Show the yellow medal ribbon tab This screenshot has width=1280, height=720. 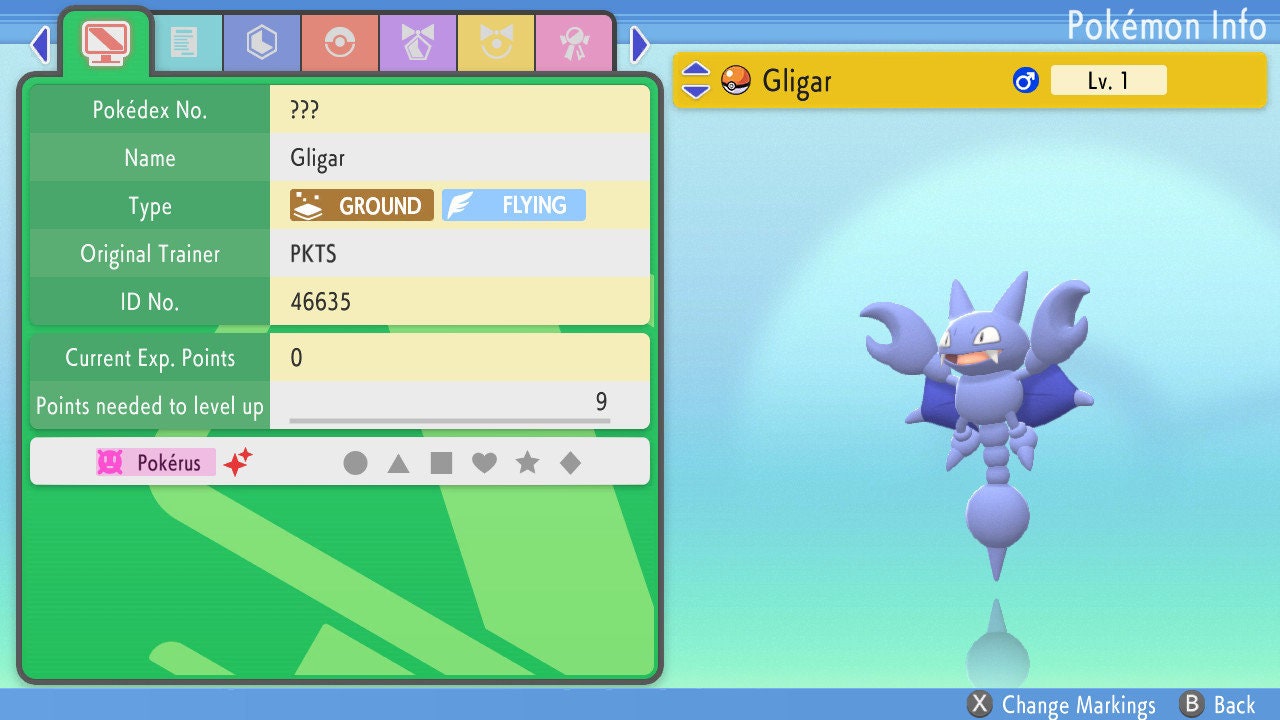(495, 43)
